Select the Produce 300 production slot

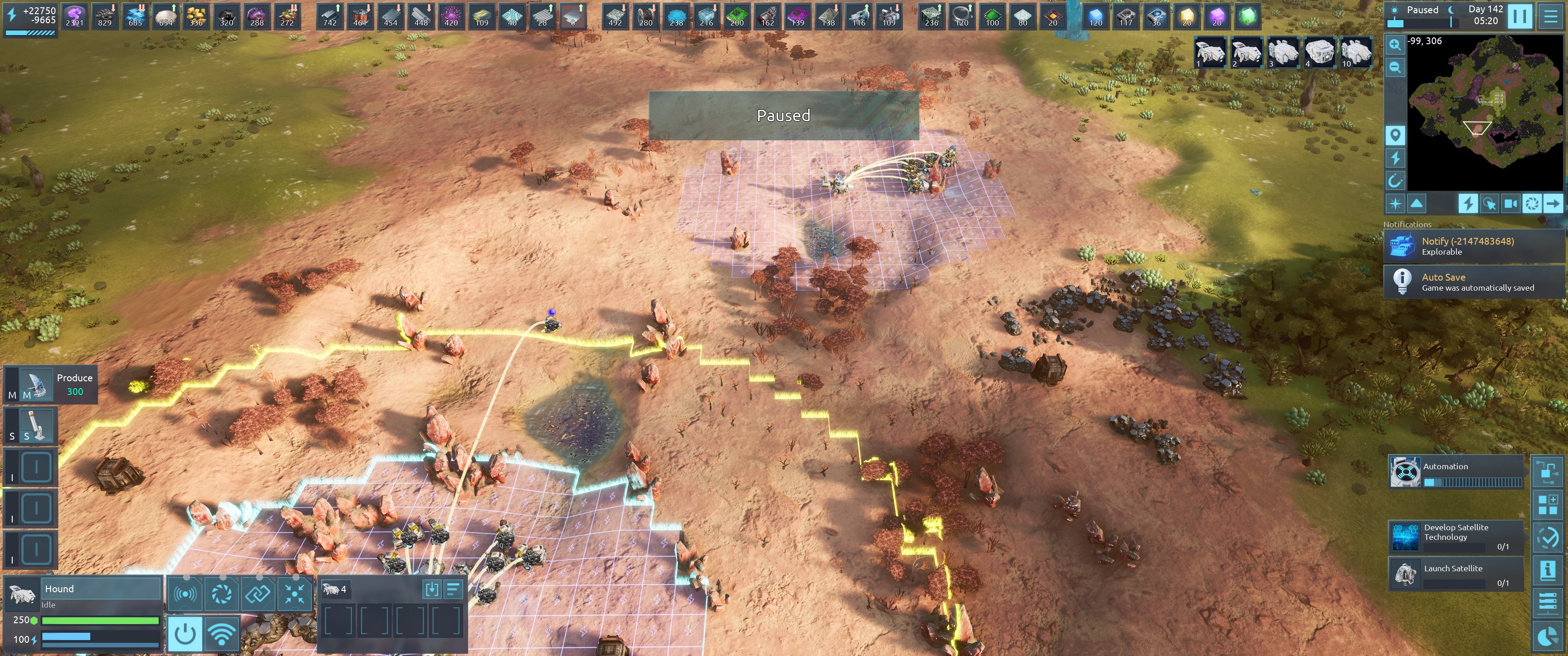pos(51,384)
